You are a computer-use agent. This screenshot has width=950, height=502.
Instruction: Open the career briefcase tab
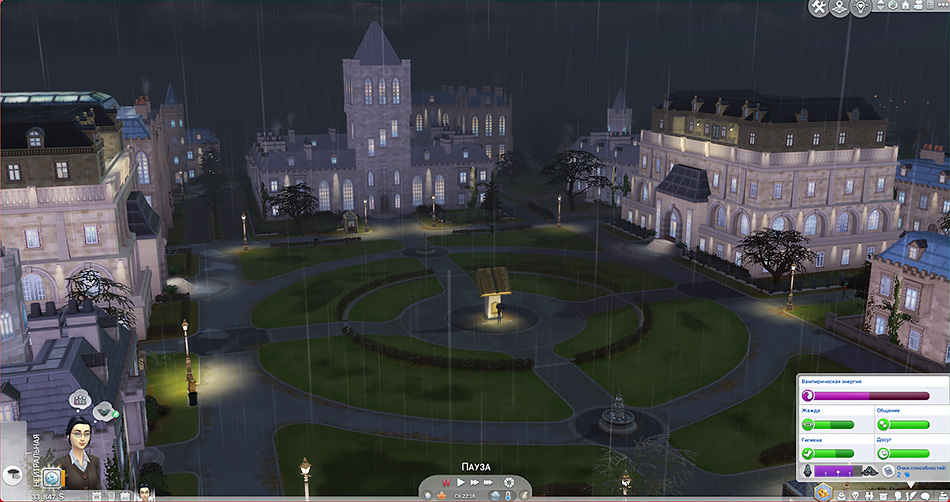click(882, 493)
